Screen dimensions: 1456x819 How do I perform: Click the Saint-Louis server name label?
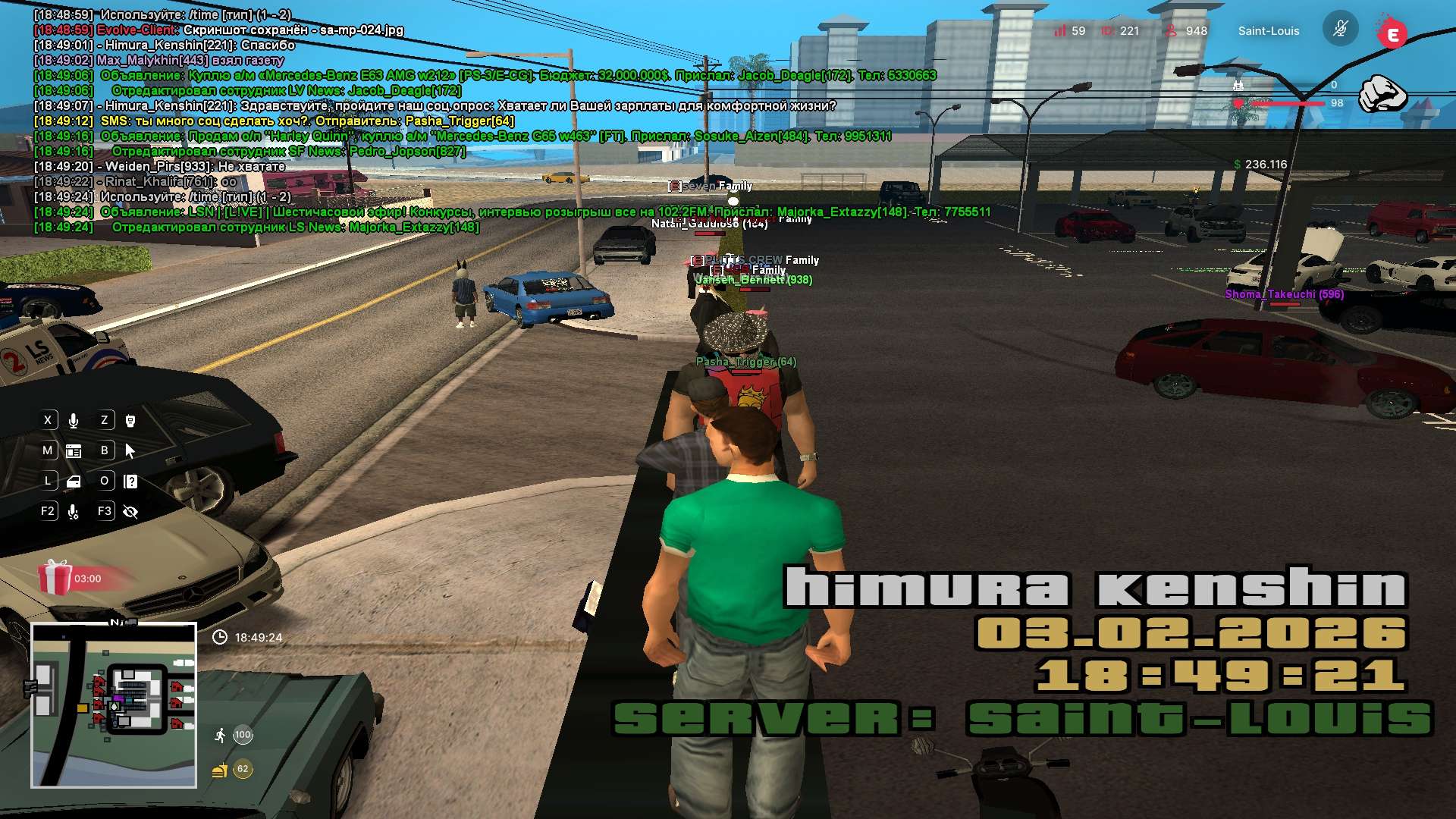coord(1269,31)
